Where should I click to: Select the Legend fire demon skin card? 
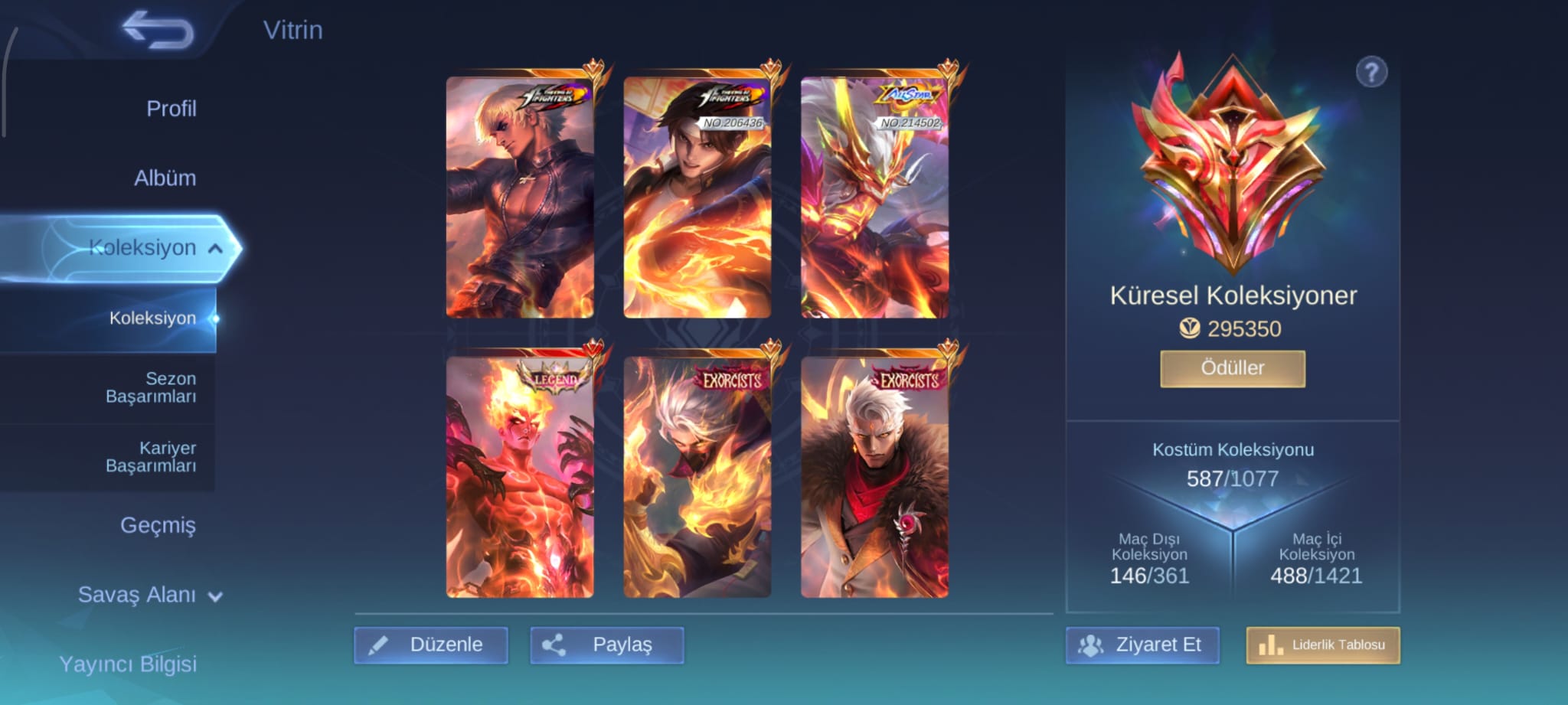tap(520, 476)
